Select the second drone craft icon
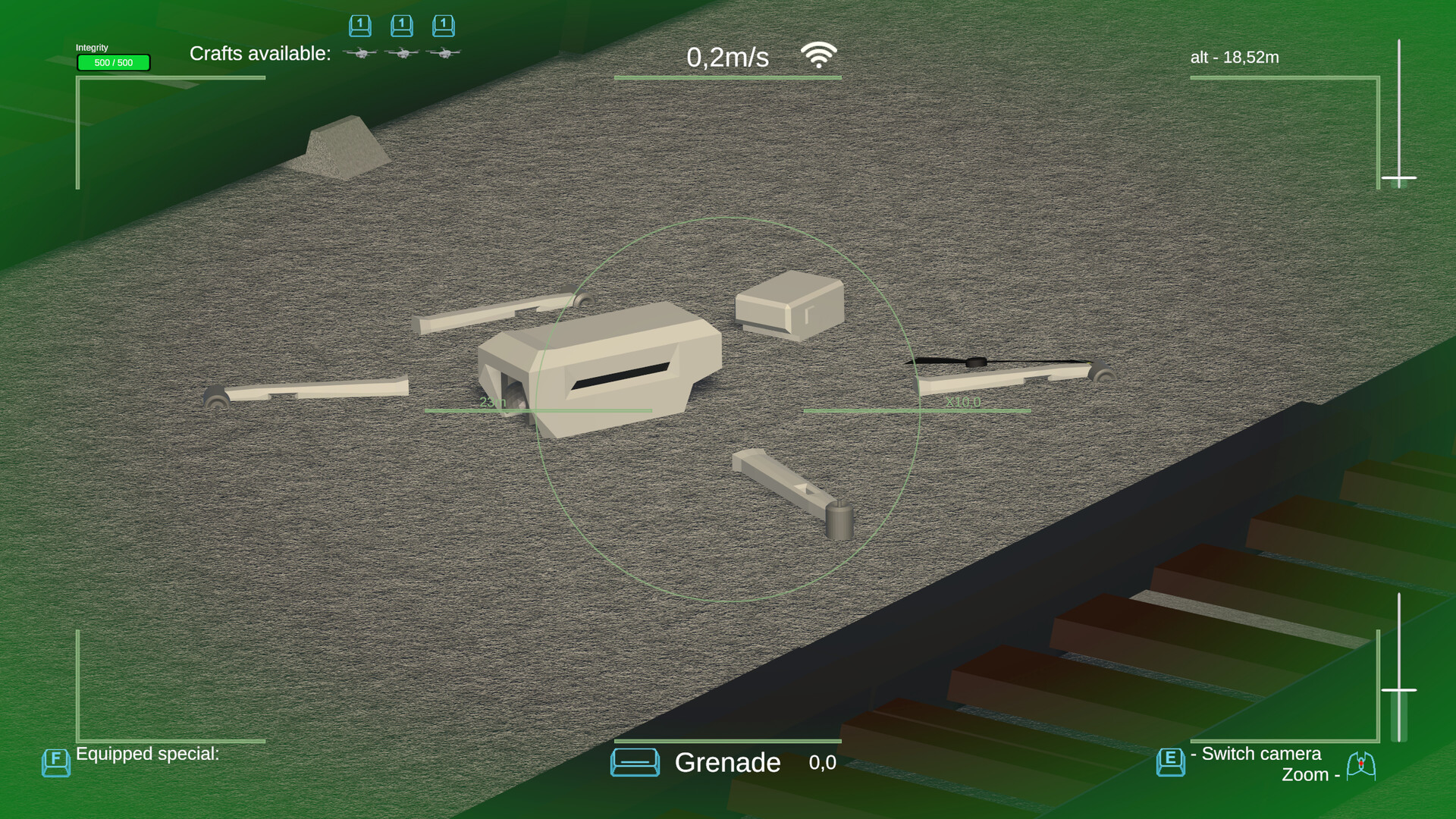Viewport: 1456px width, 819px height. pos(402,53)
